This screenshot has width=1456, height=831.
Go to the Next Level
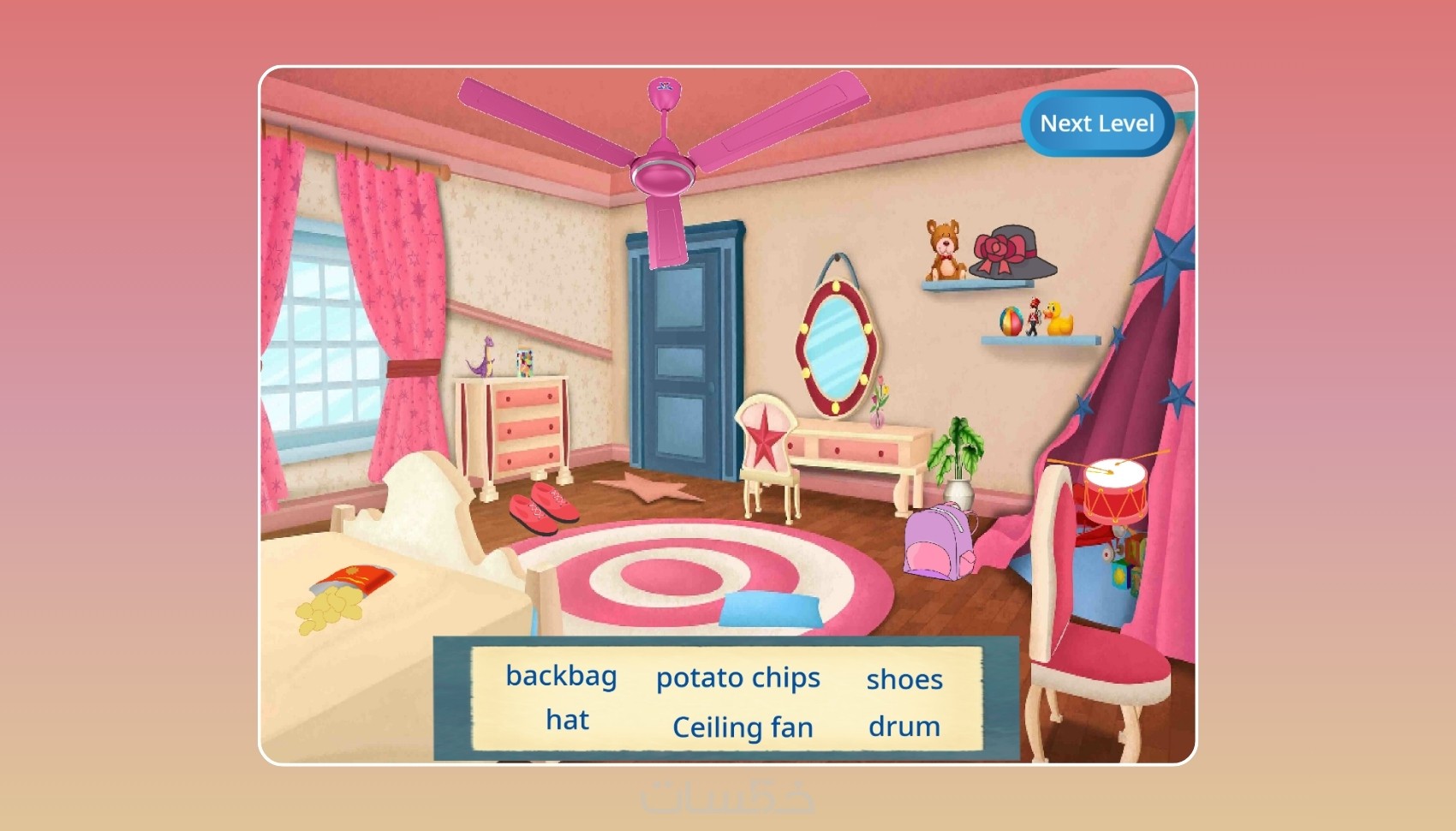click(1096, 123)
